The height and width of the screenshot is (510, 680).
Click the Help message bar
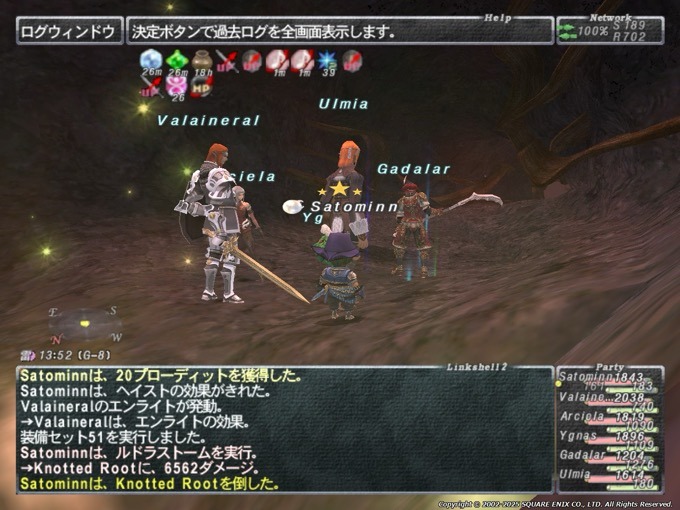[340, 31]
